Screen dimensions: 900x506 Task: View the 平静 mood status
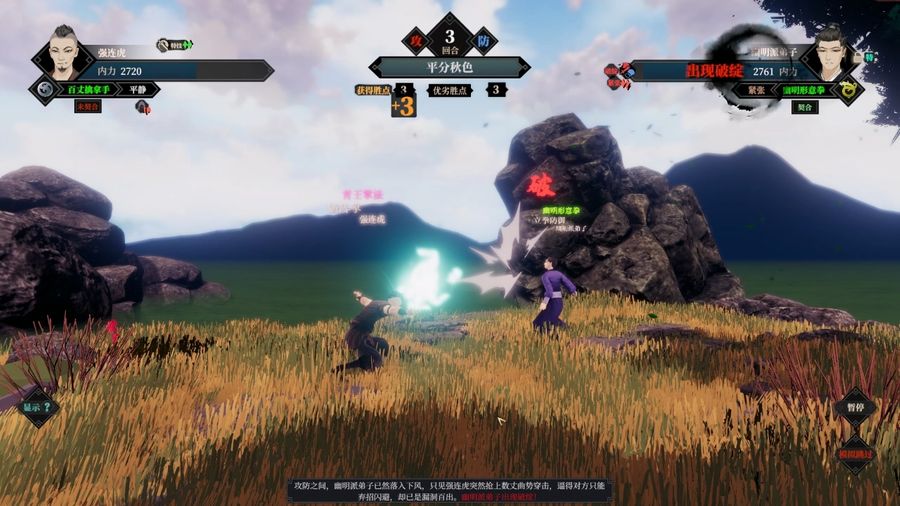tap(138, 89)
